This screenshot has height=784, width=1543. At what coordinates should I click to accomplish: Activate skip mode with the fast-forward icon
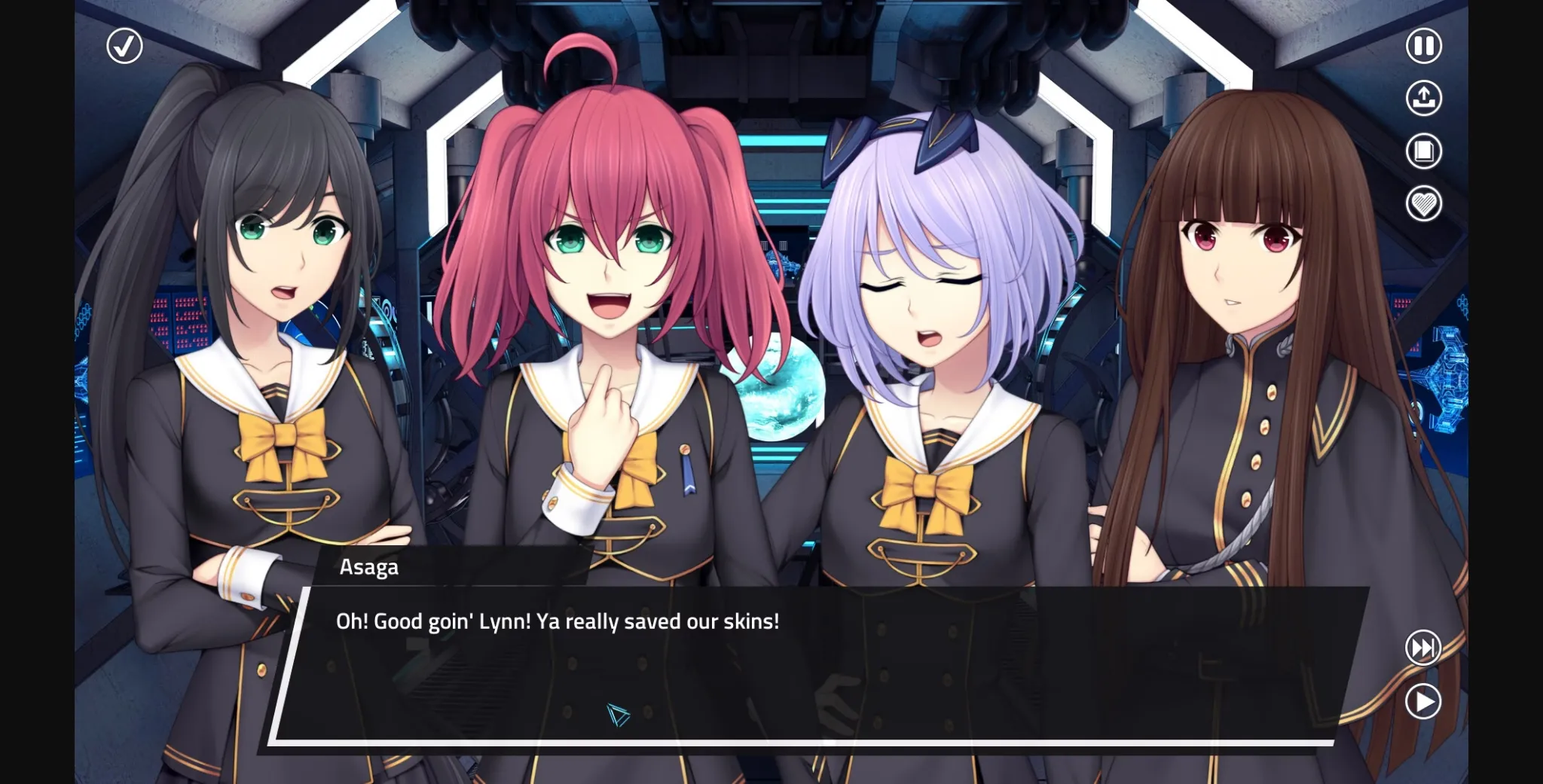click(x=1422, y=646)
